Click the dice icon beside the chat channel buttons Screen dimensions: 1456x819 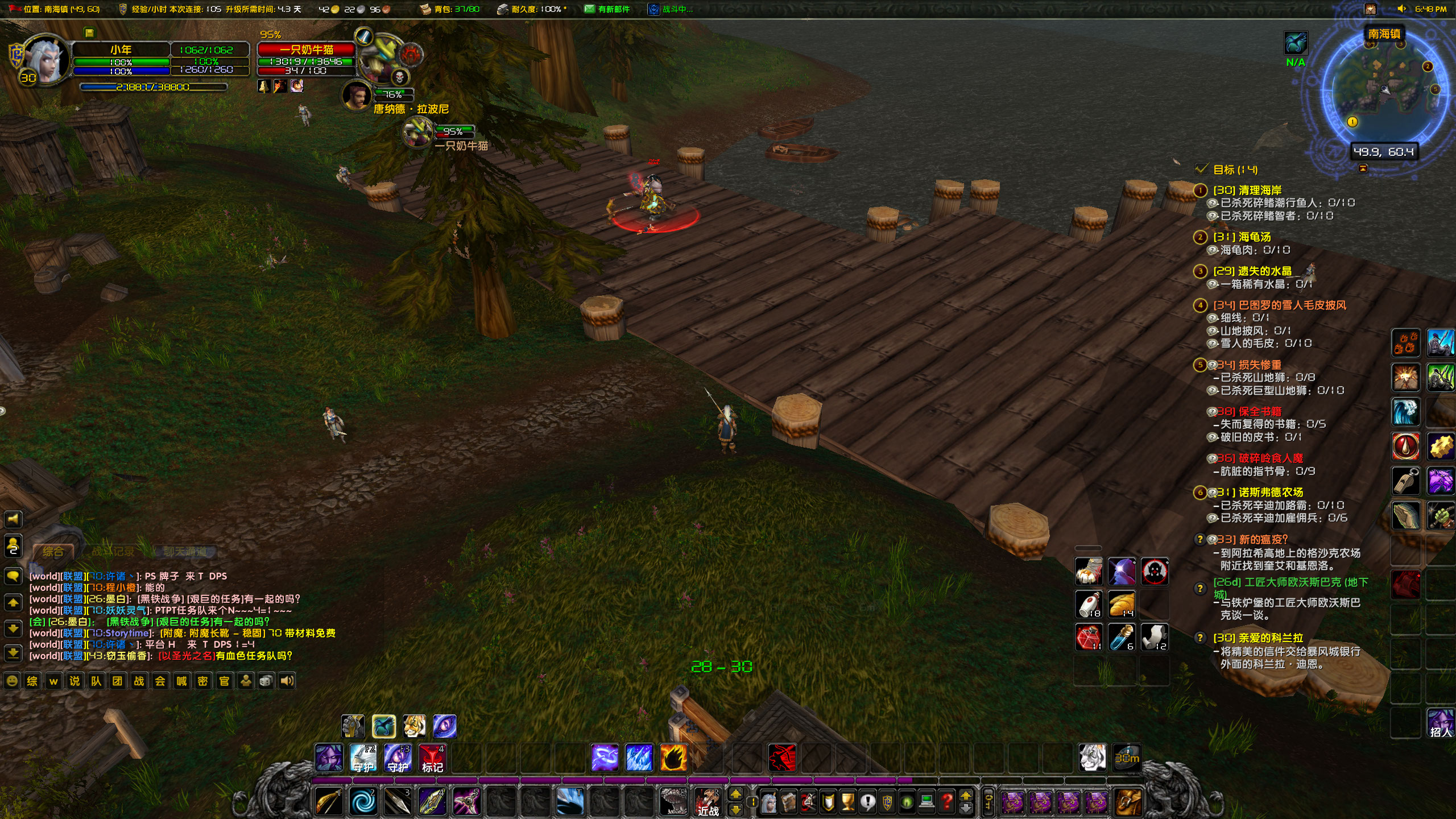[x=266, y=680]
